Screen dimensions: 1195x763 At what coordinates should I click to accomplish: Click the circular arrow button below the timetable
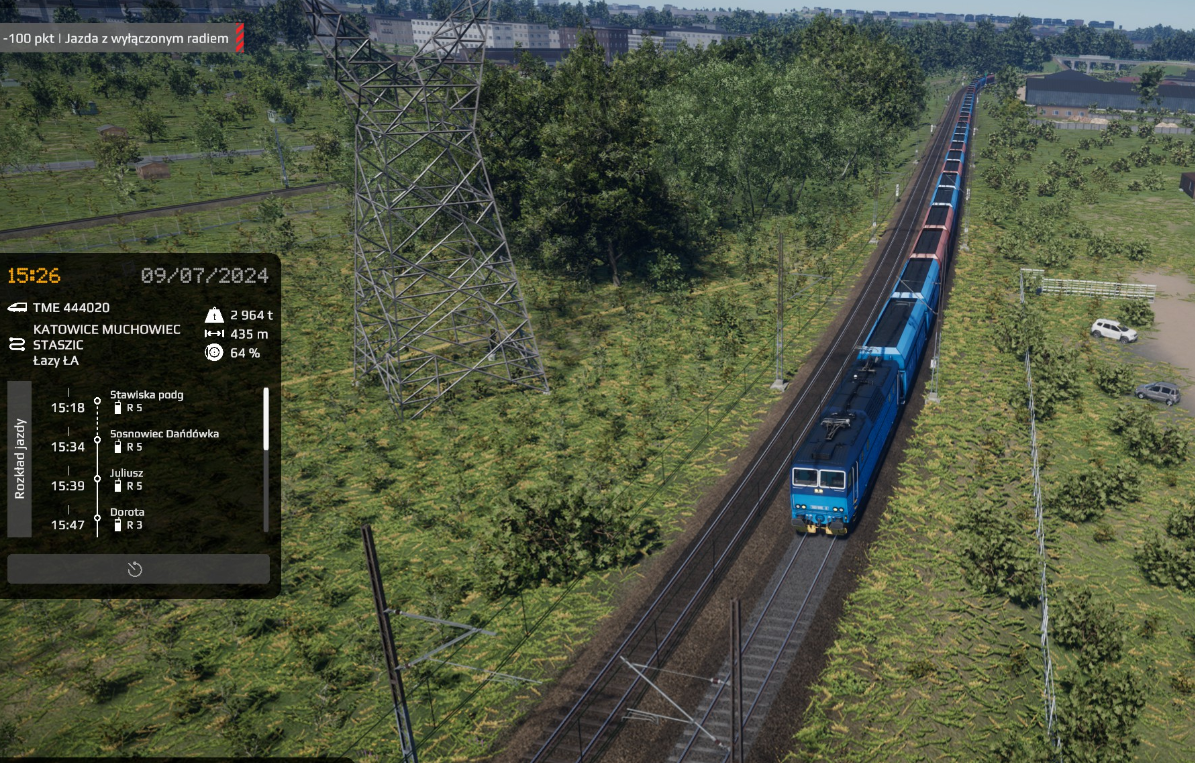coord(137,569)
